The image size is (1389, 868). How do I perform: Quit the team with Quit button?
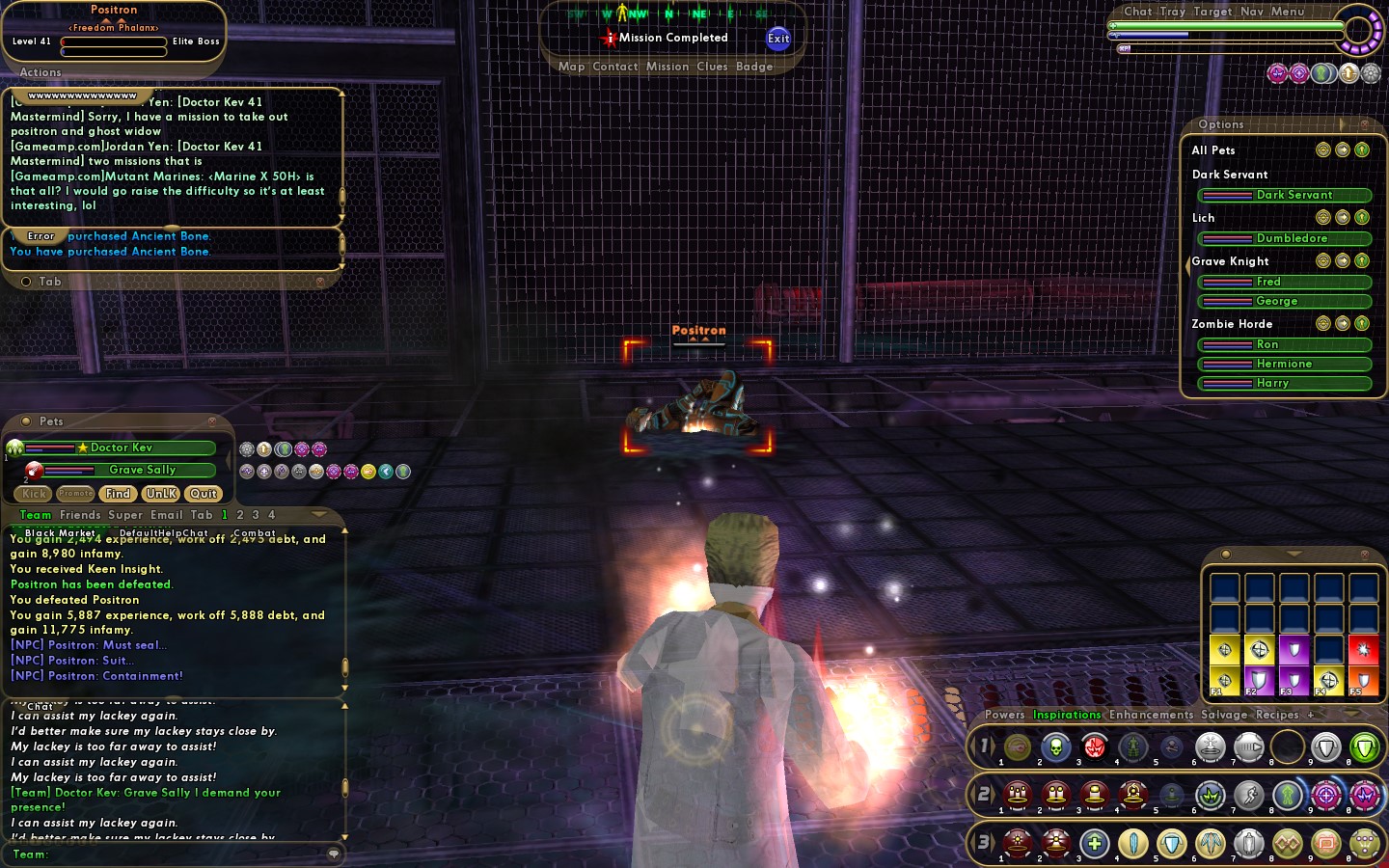[204, 494]
